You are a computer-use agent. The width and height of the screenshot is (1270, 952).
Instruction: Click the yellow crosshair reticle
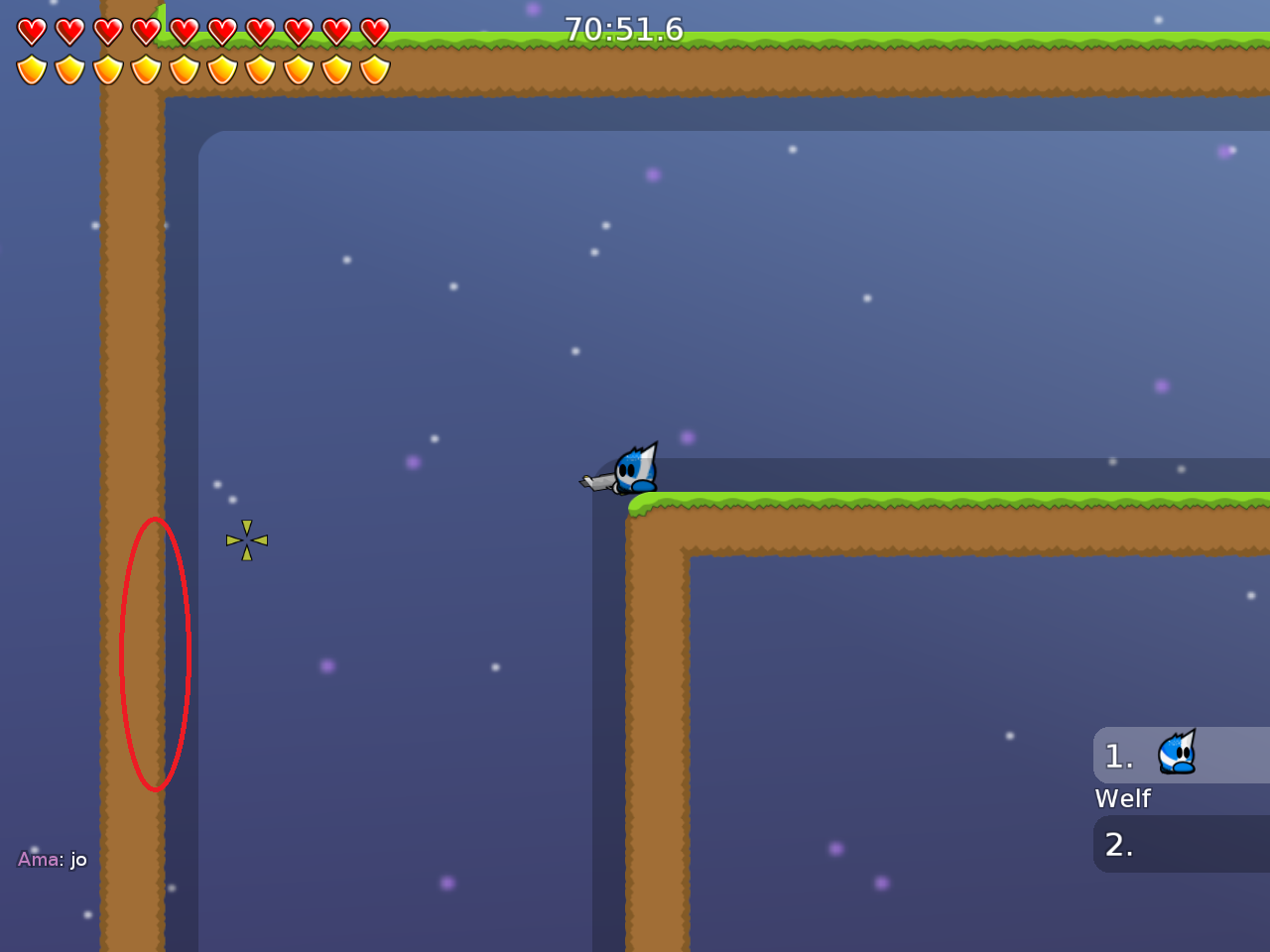(x=245, y=539)
